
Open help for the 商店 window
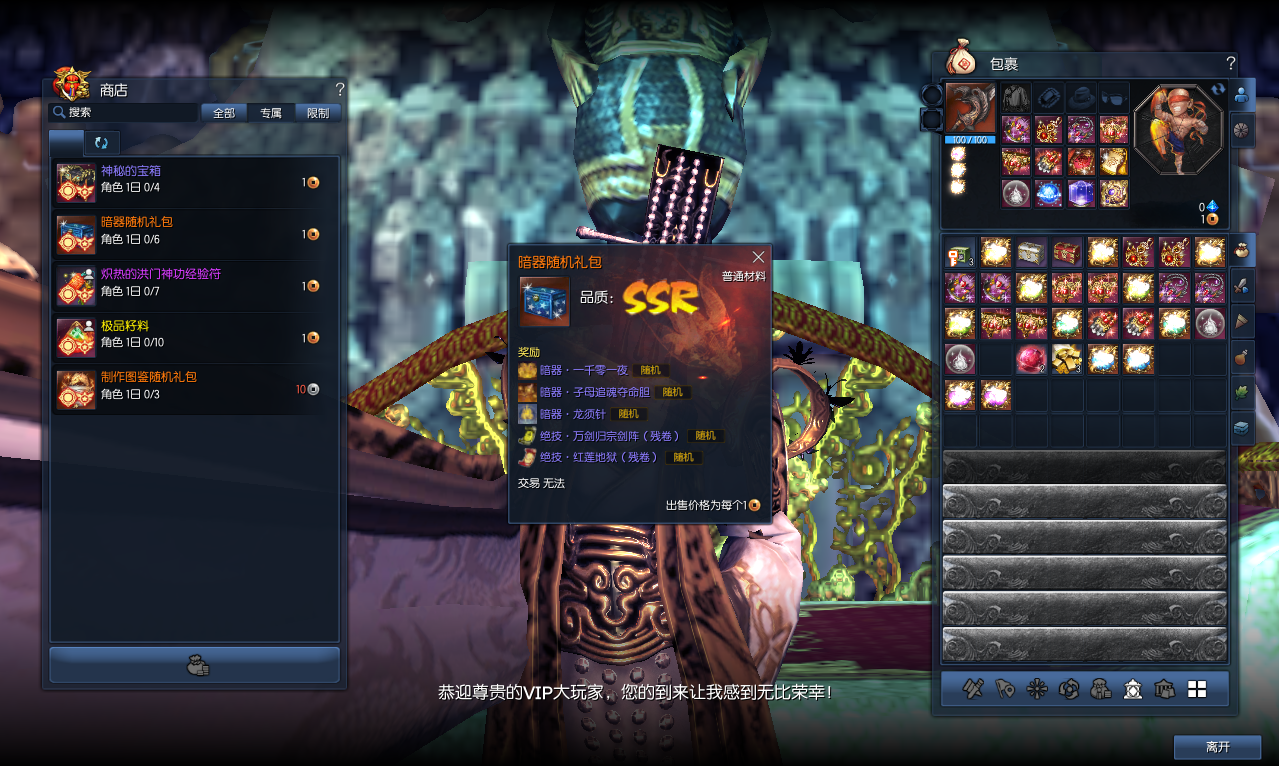tap(340, 89)
